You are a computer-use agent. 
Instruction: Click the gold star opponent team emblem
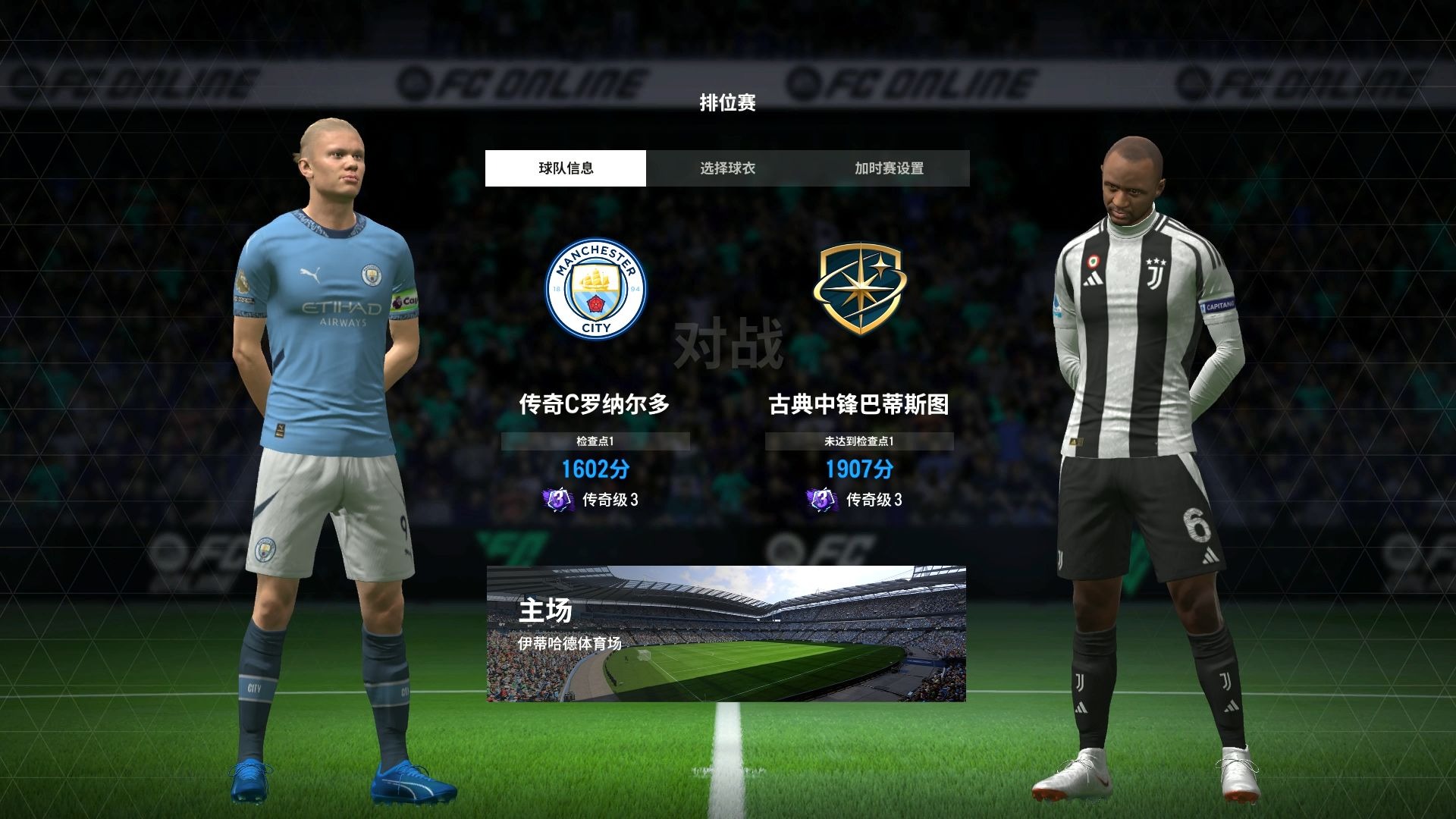(858, 289)
